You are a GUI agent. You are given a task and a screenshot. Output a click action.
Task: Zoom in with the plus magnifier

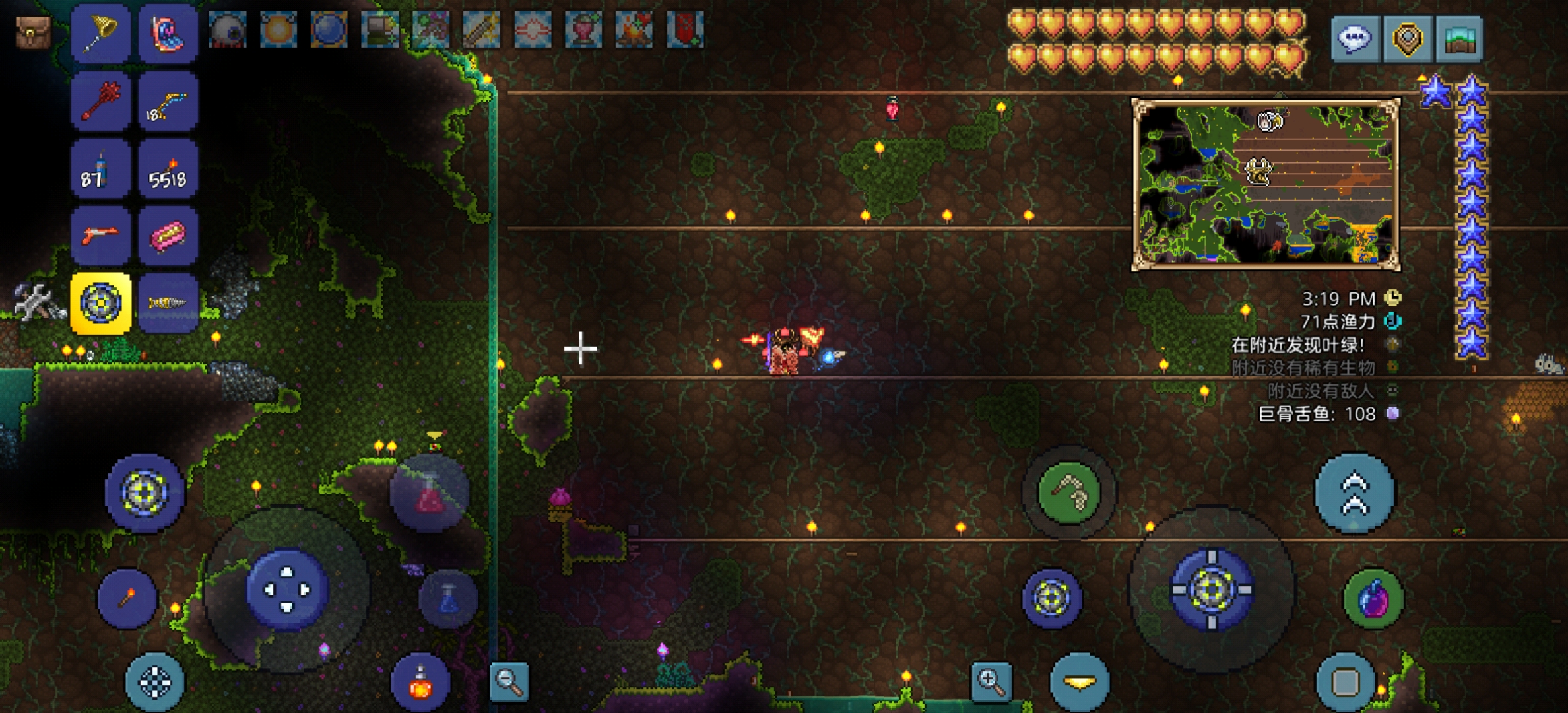[991, 680]
